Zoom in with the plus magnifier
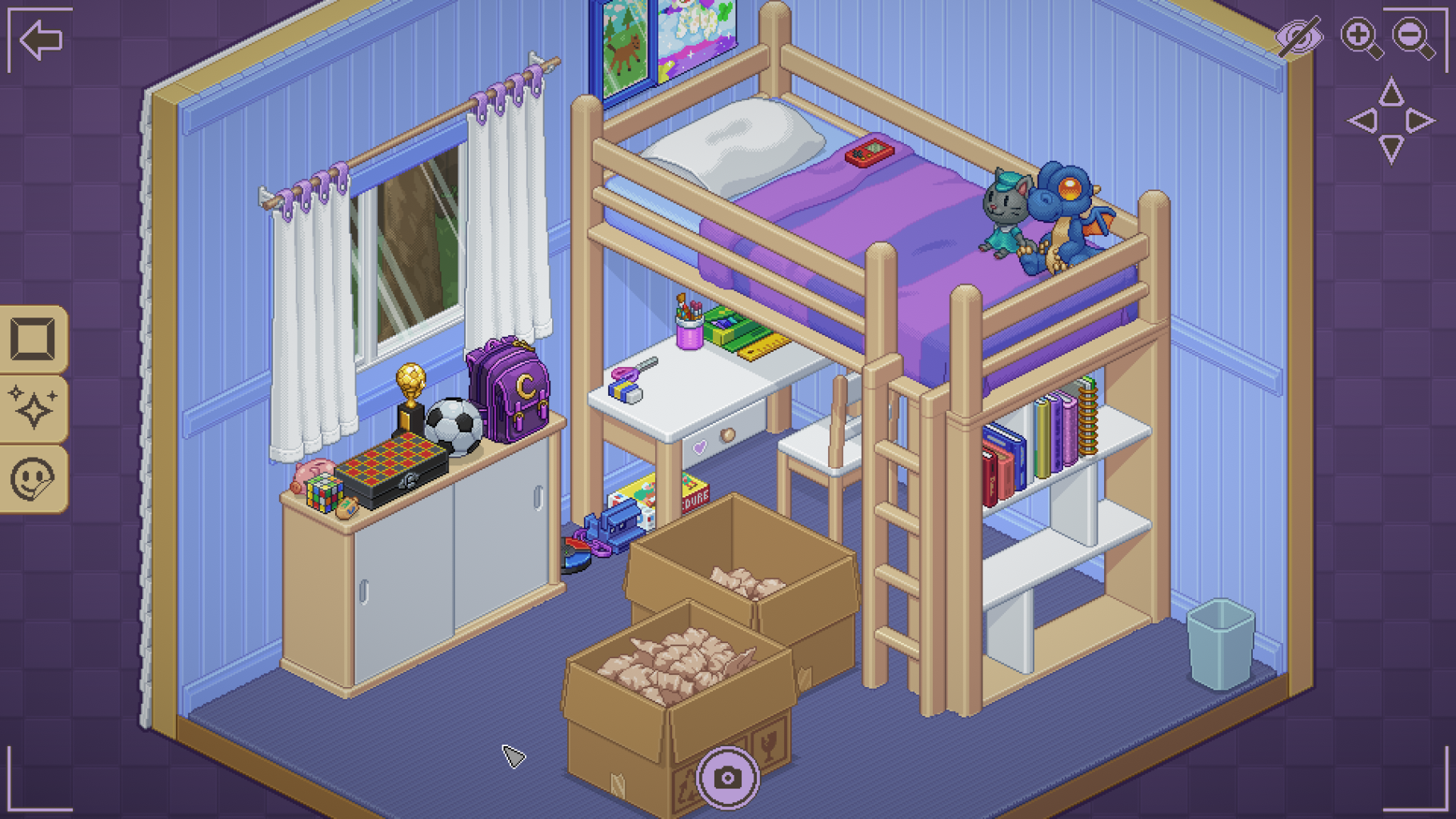This screenshot has height=819, width=1456. (x=1360, y=38)
